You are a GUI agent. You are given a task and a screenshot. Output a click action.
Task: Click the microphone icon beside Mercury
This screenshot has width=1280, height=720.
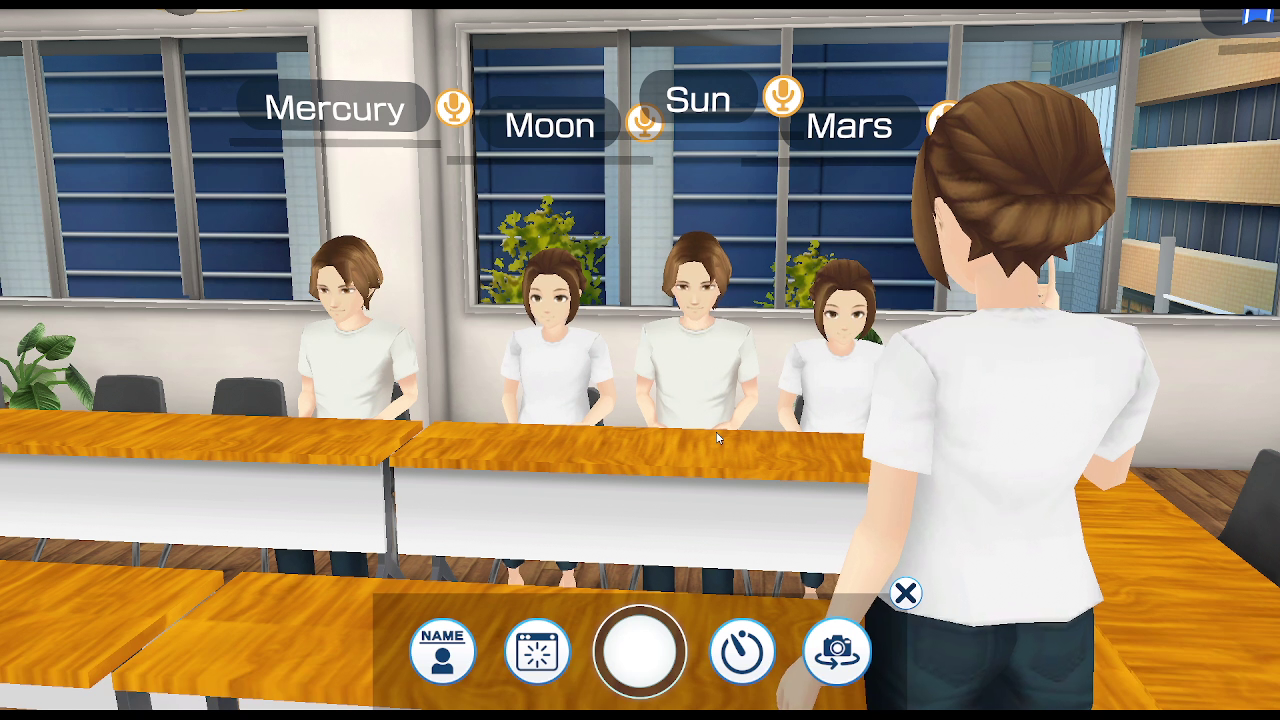(x=453, y=107)
